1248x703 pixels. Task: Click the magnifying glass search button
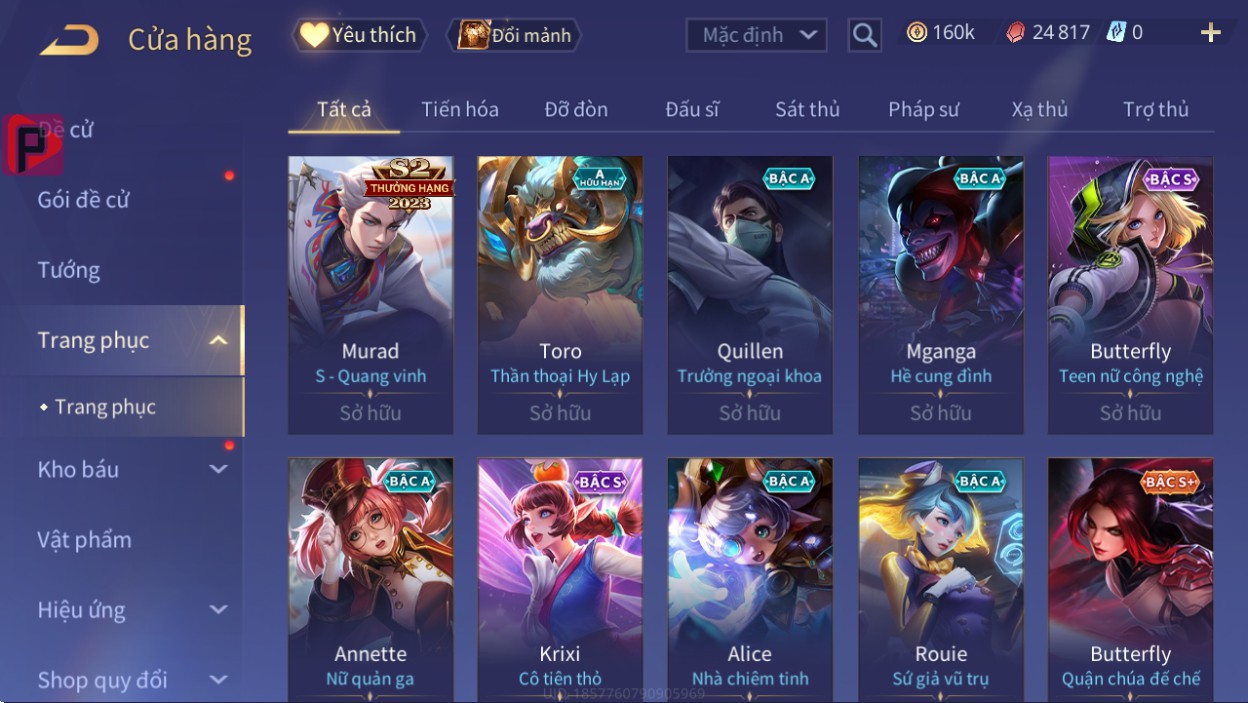point(864,35)
